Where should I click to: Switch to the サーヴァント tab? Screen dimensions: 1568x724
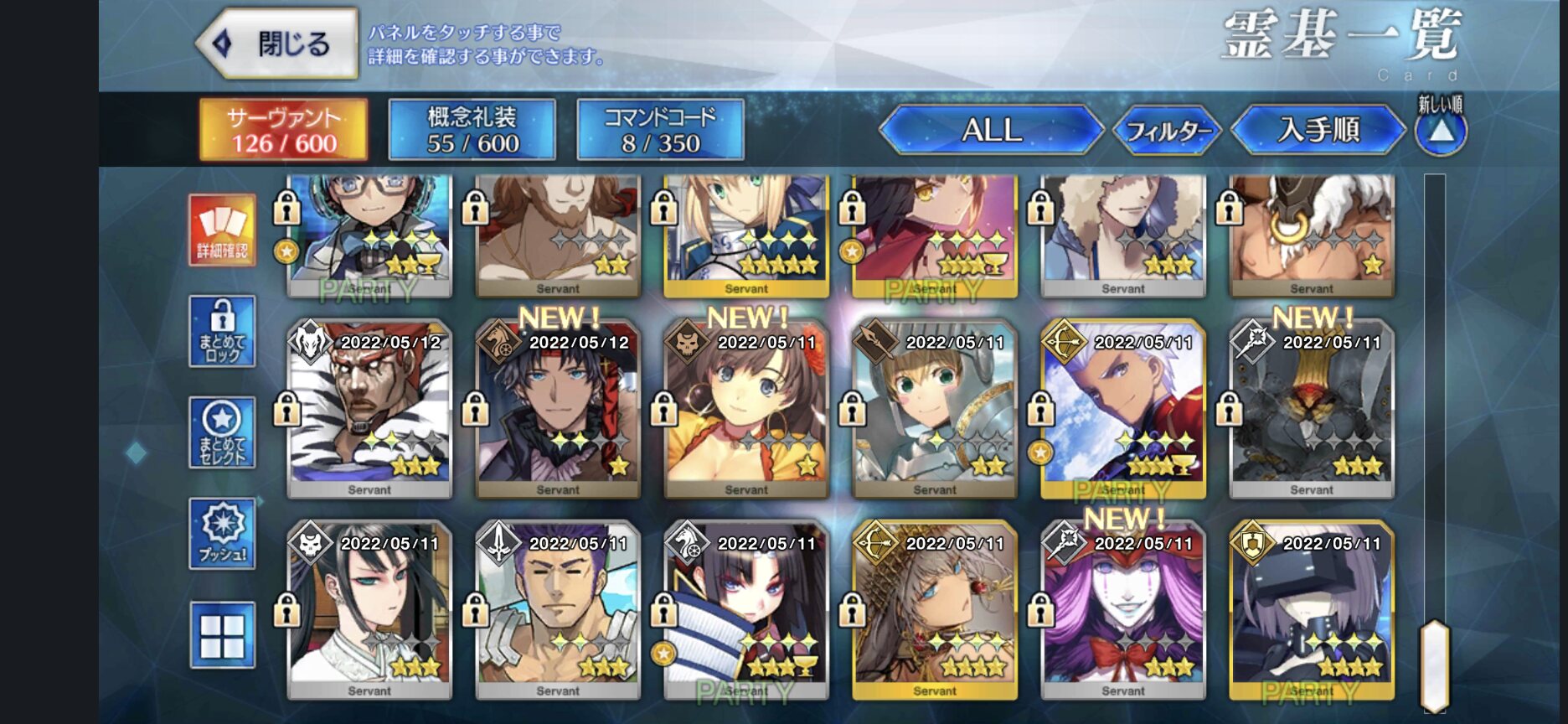283,130
